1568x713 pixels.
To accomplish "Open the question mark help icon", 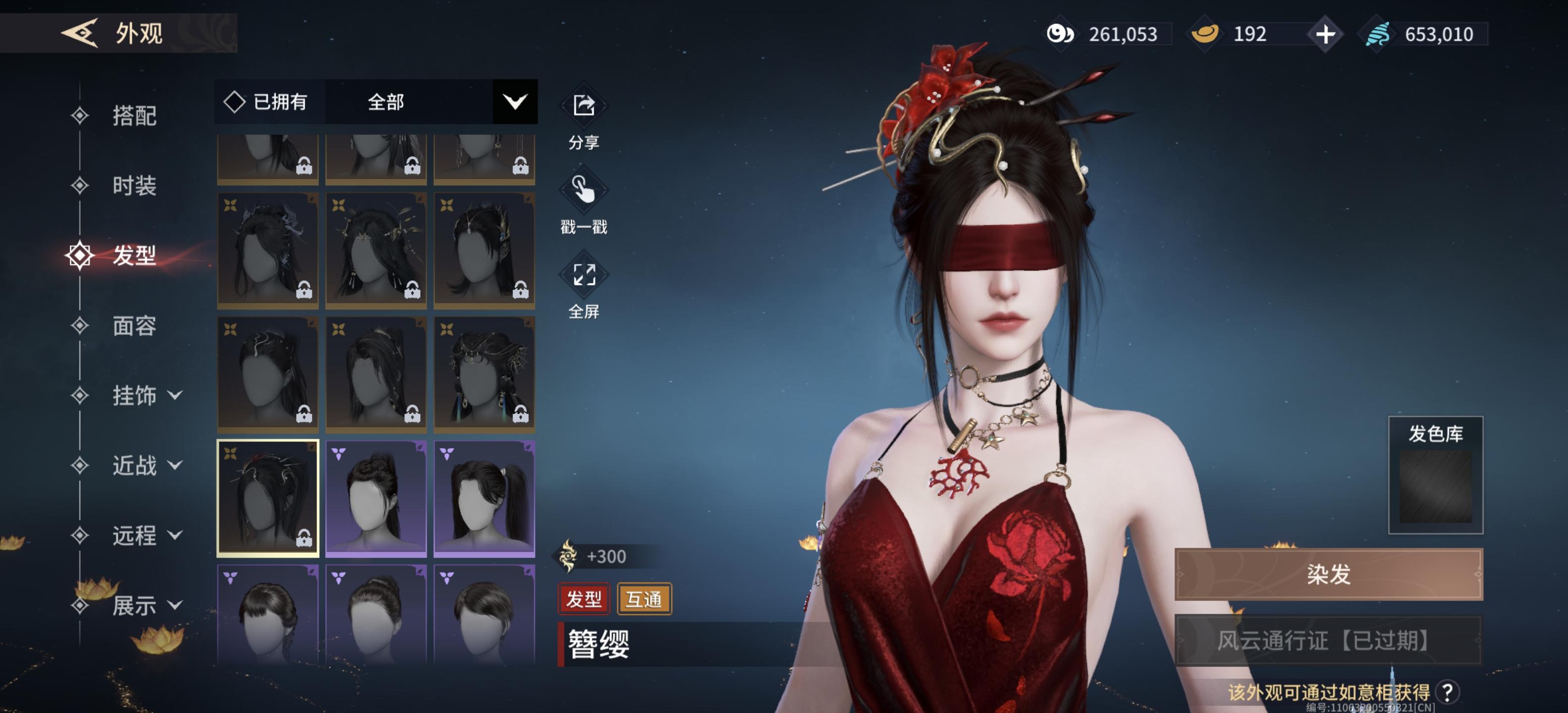I will [1447, 692].
